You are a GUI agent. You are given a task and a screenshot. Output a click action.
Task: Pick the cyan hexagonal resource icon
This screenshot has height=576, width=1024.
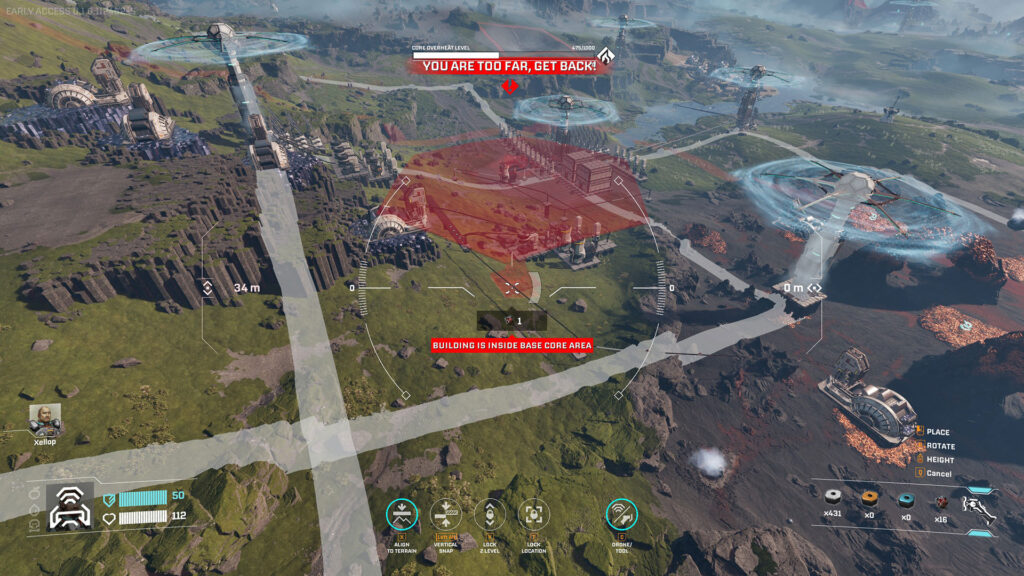click(906, 498)
